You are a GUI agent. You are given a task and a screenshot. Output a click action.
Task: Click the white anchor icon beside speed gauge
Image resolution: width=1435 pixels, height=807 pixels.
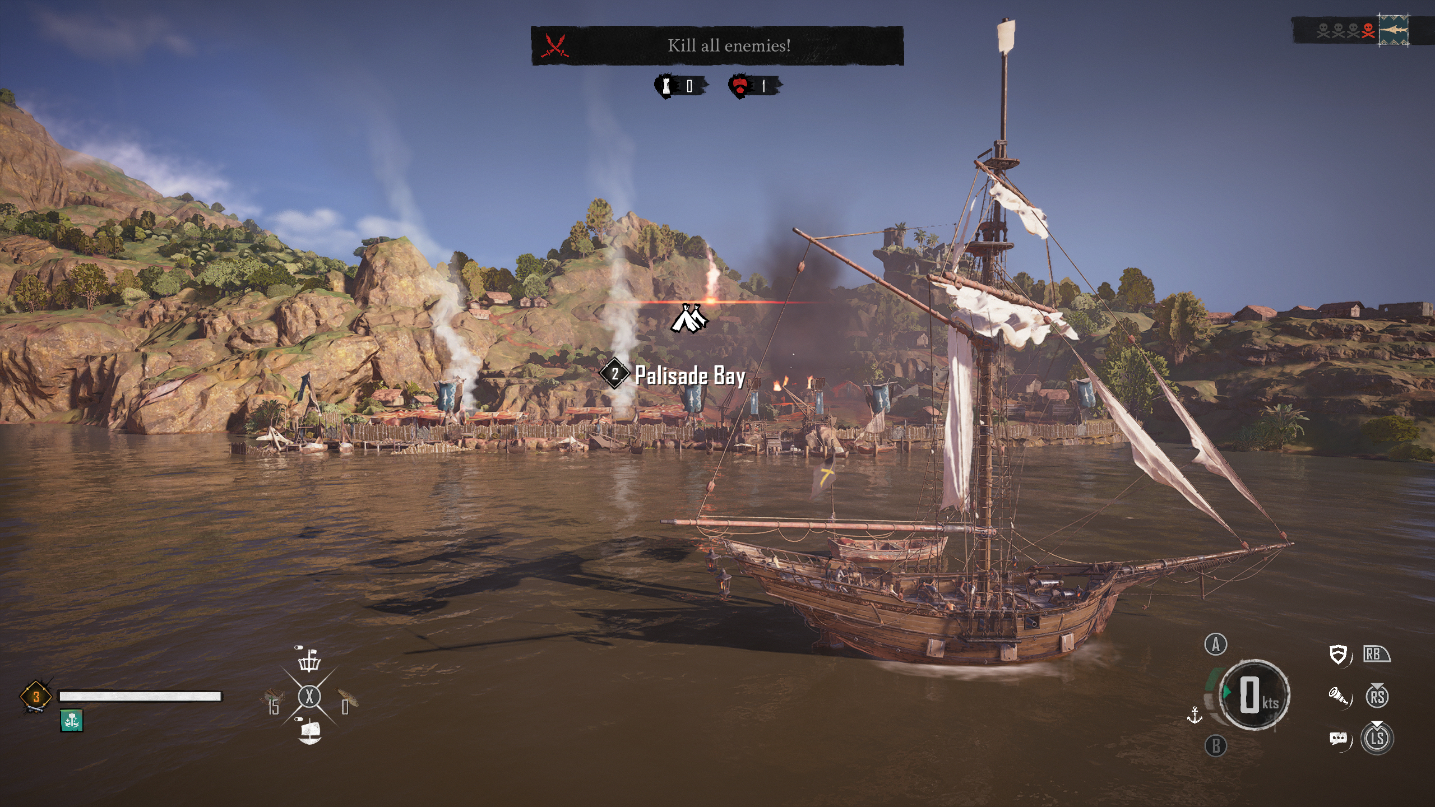pyautogui.click(x=1193, y=714)
